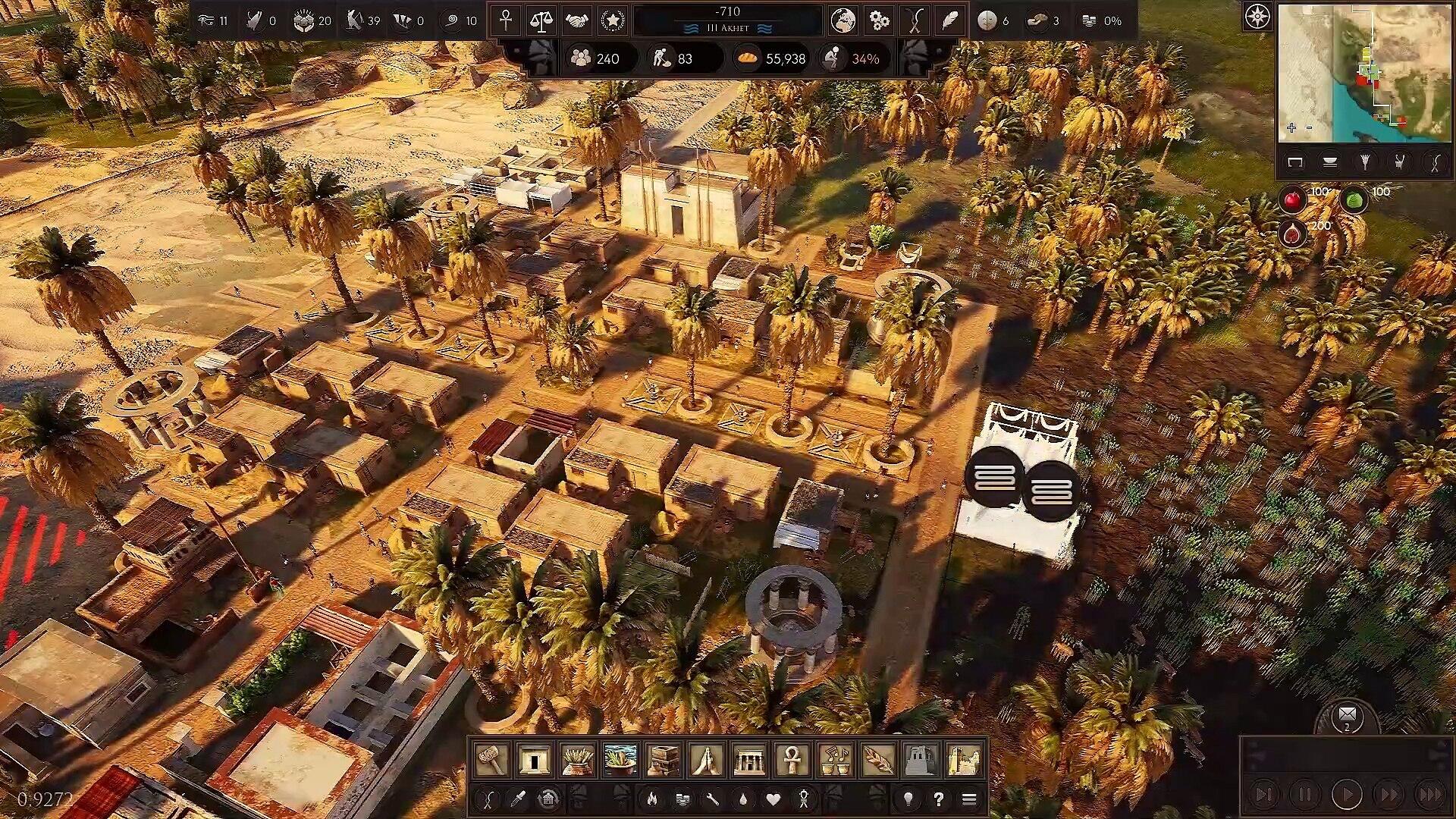Screen dimensions: 1456x819
Task: Open the scales of justice panel
Action: click(541, 20)
